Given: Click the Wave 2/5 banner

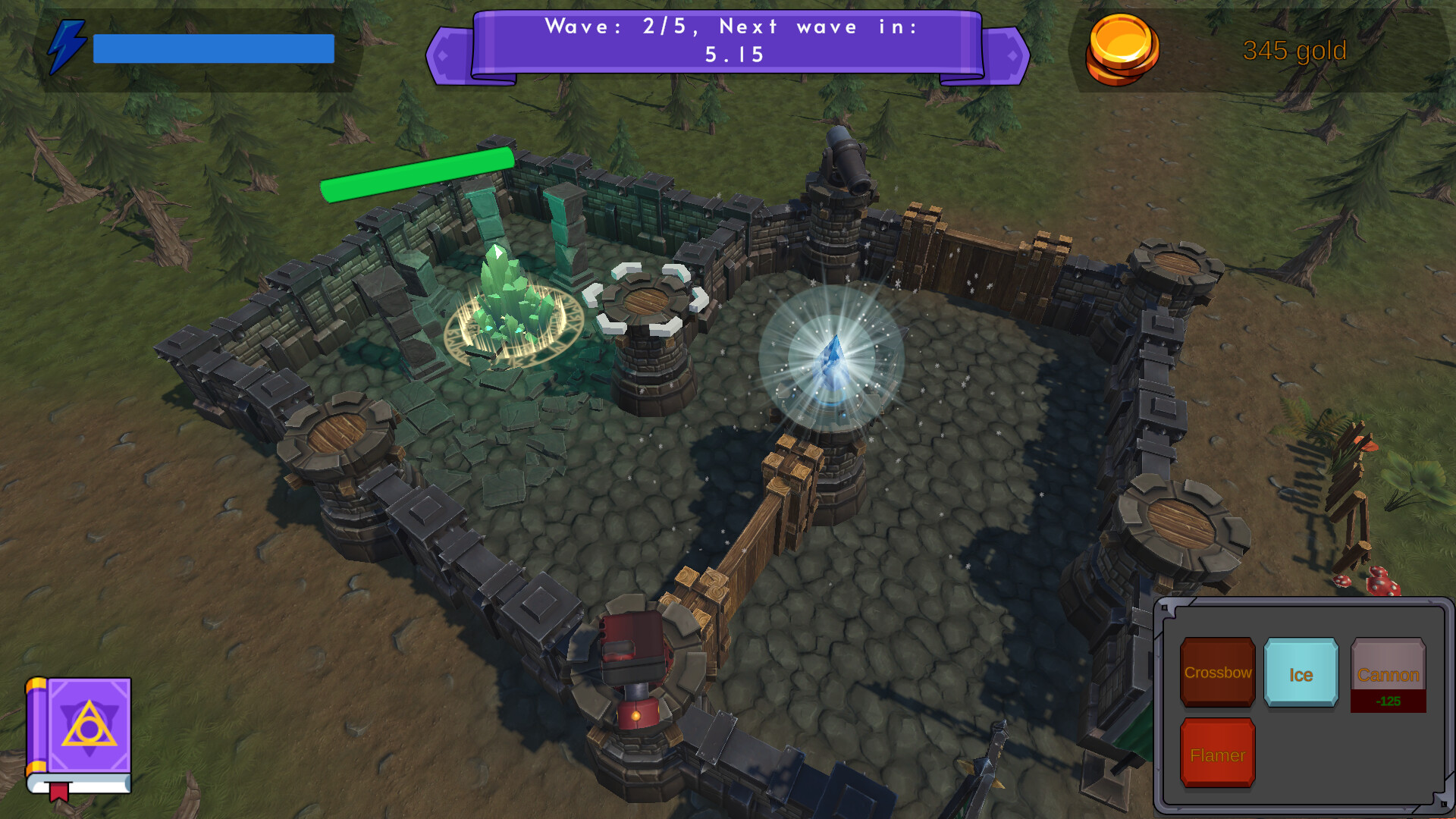Looking at the screenshot, I should click(x=732, y=42).
